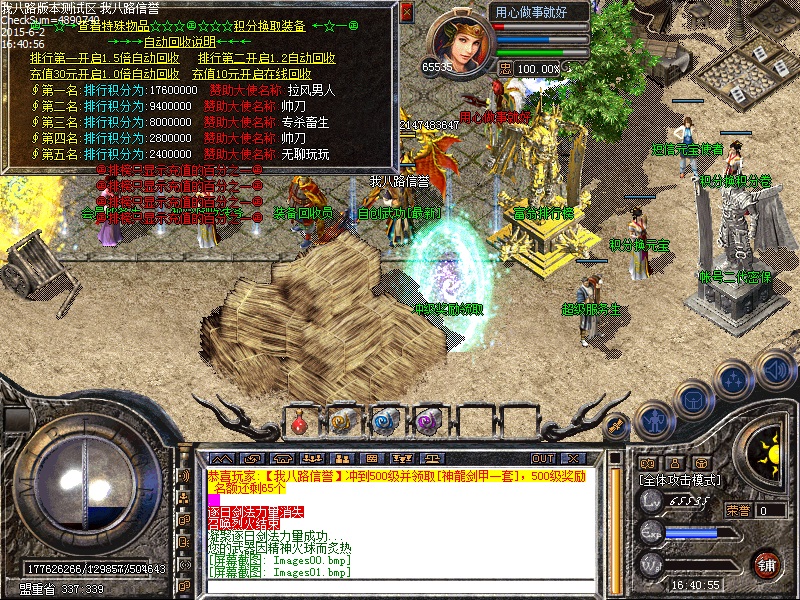This screenshot has width=800, height=600.
Task: Use the blue scroll belt item
Action: coord(385,421)
